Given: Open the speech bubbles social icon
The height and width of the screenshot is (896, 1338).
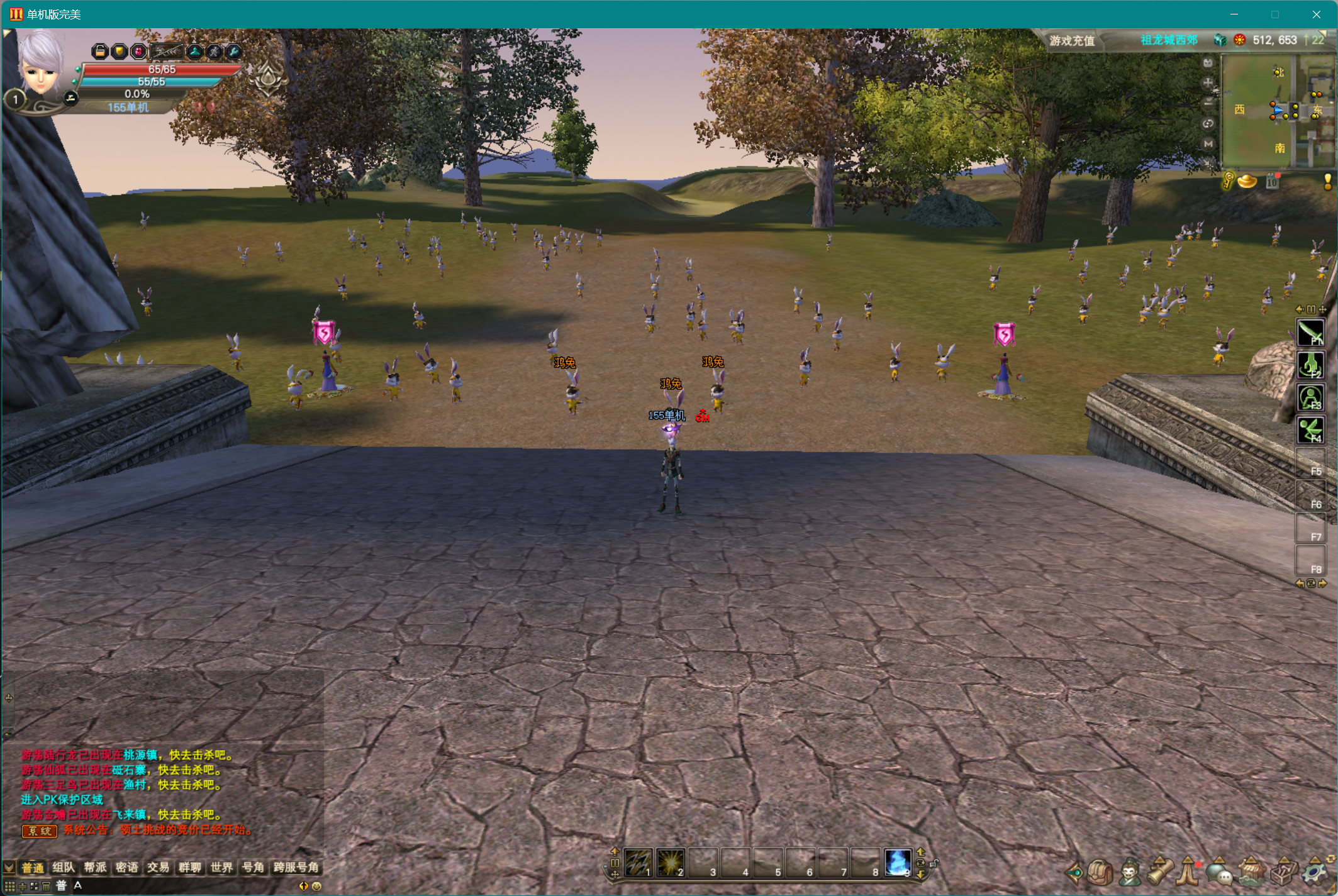Looking at the screenshot, I should point(1219,872).
